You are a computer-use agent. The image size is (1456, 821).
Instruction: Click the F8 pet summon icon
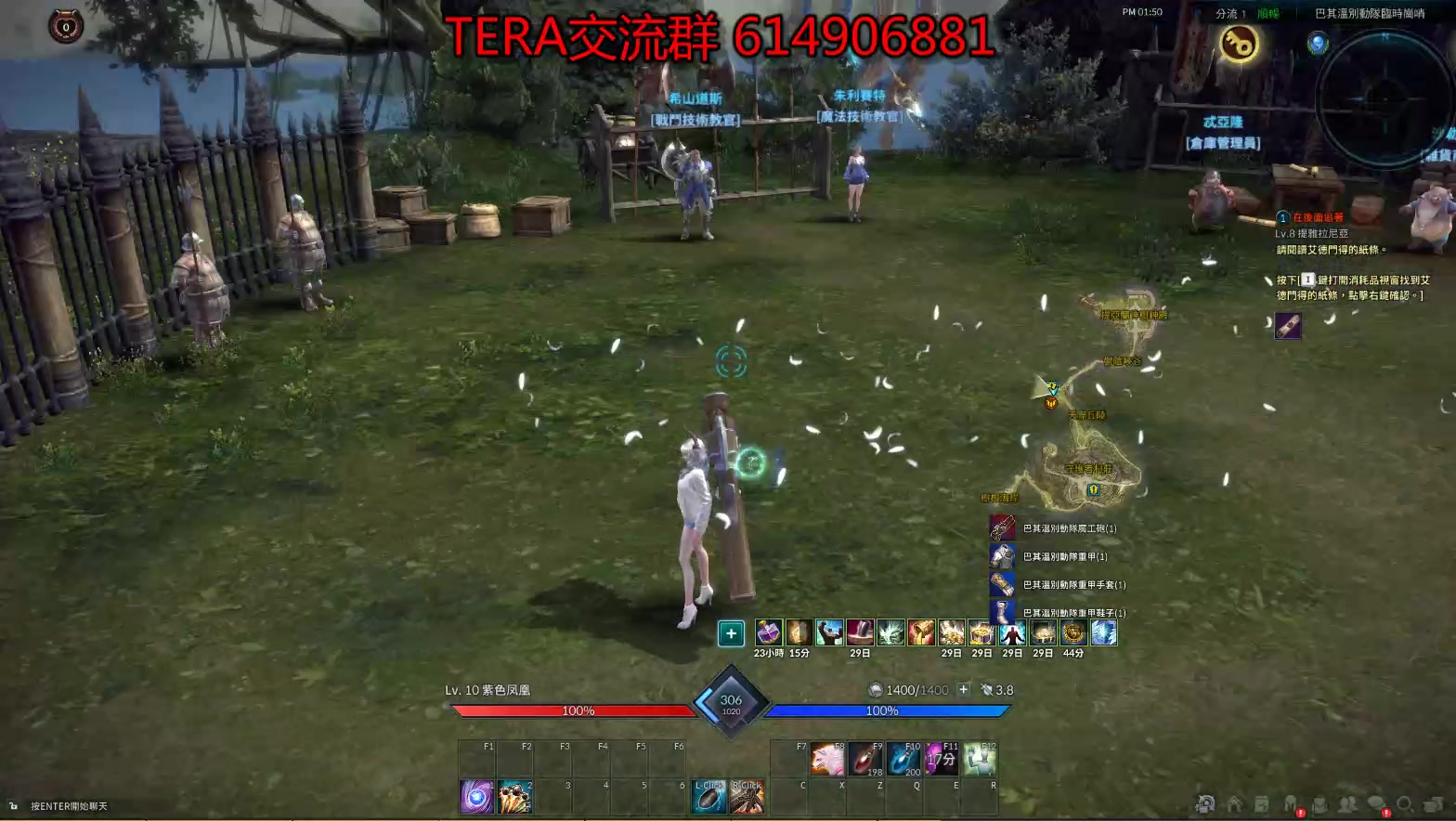(x=825, y=759)
